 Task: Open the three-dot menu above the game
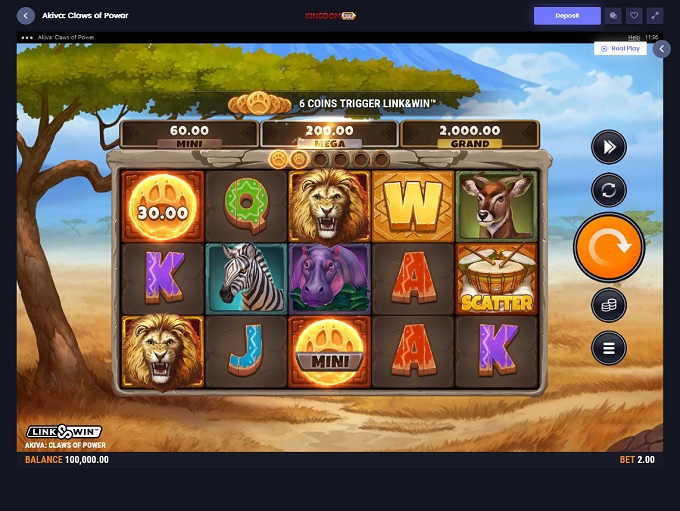[27, 37]
